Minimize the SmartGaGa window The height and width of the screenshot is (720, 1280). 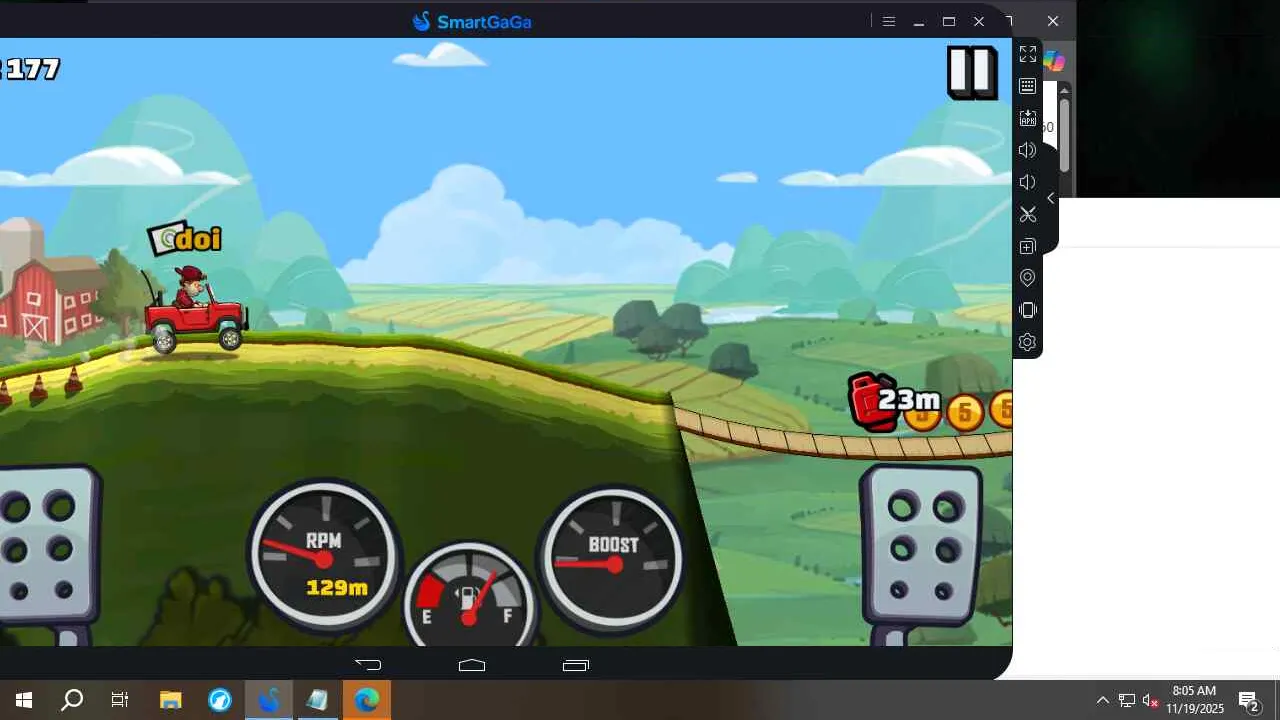918,21
